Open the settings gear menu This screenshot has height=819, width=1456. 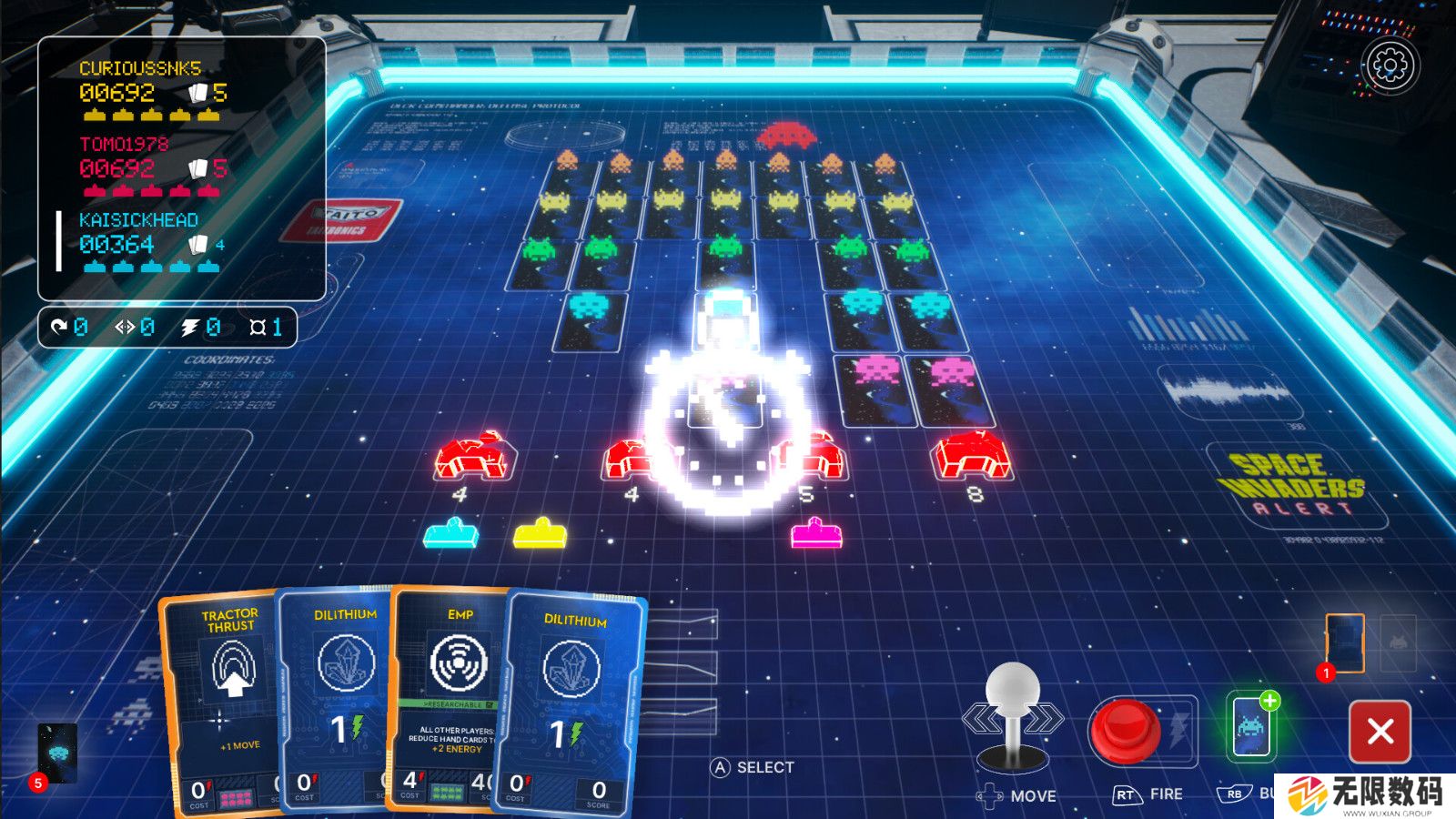coord(1390,65)
